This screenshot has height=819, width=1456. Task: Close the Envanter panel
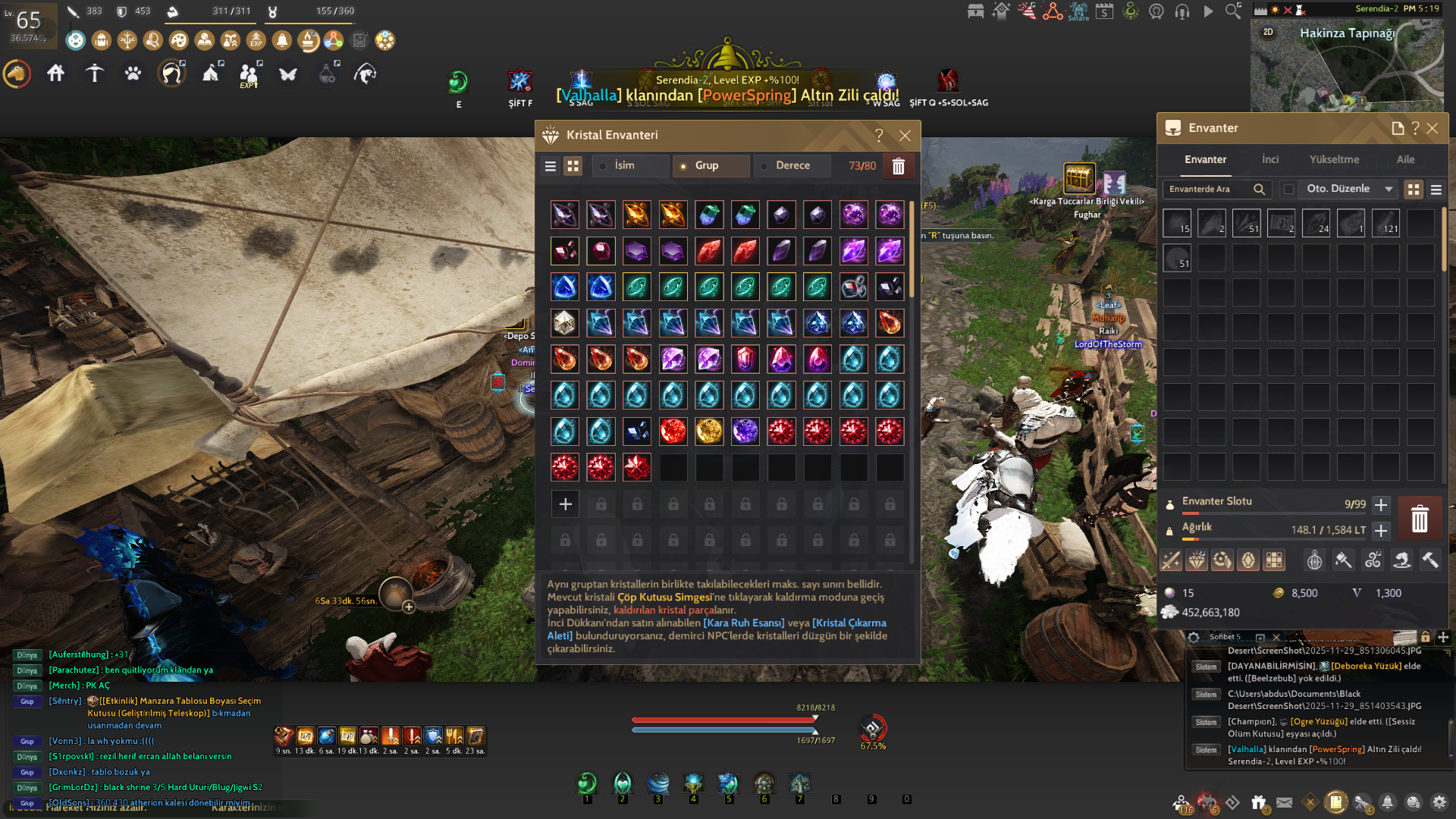point(1432,129)
